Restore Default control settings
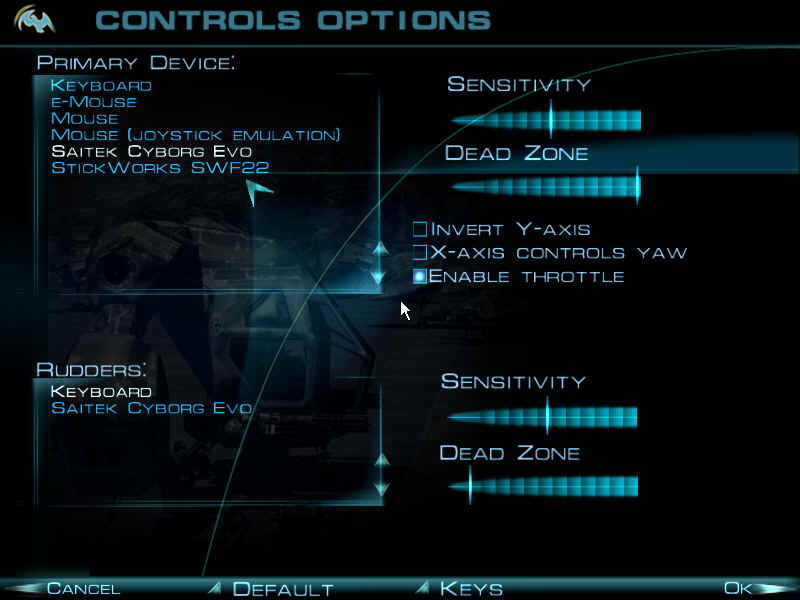The height and width of the screenshot is (600, 800). point(282,589)
